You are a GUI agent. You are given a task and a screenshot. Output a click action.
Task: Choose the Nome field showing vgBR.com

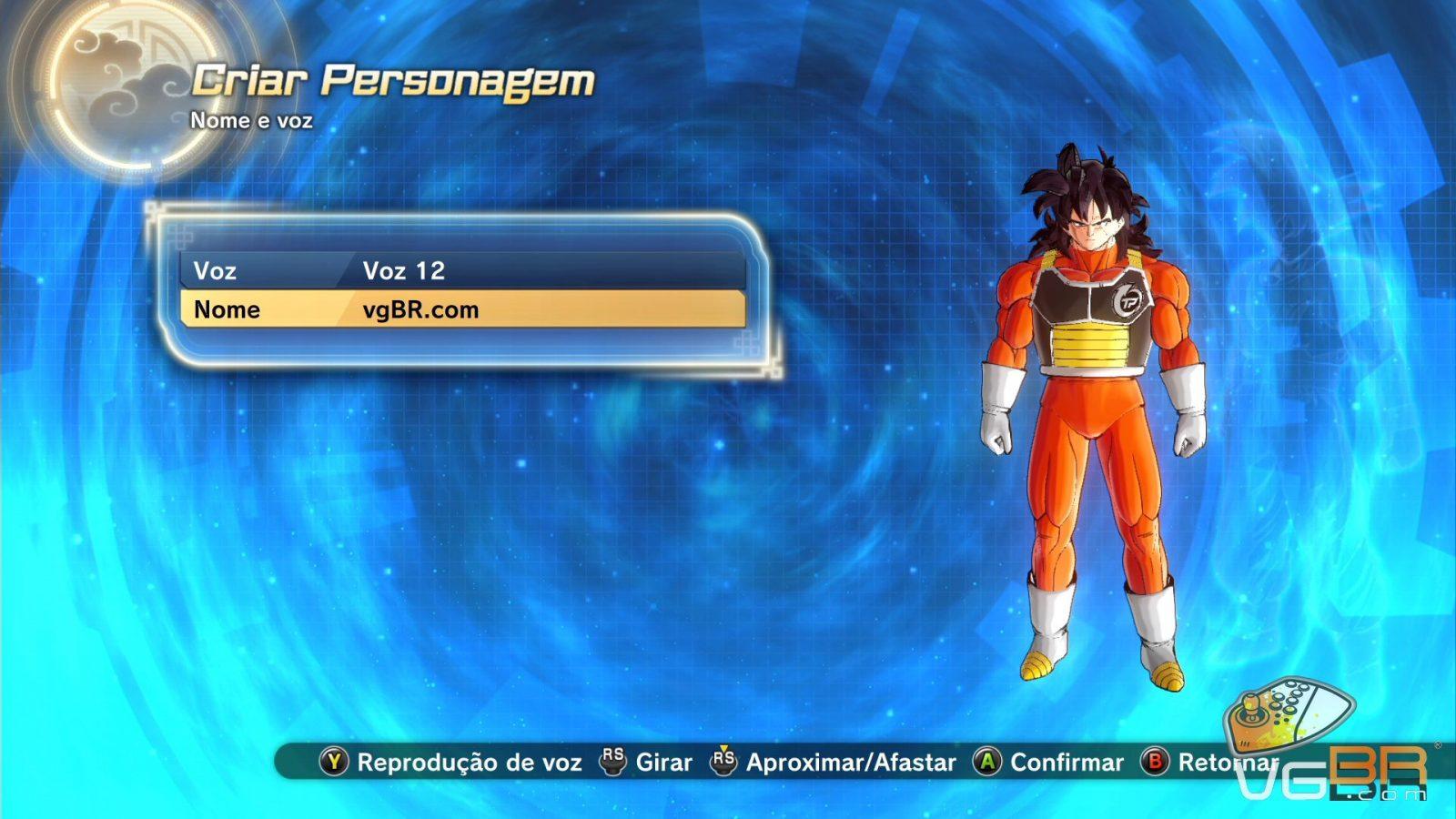(462, 309)
